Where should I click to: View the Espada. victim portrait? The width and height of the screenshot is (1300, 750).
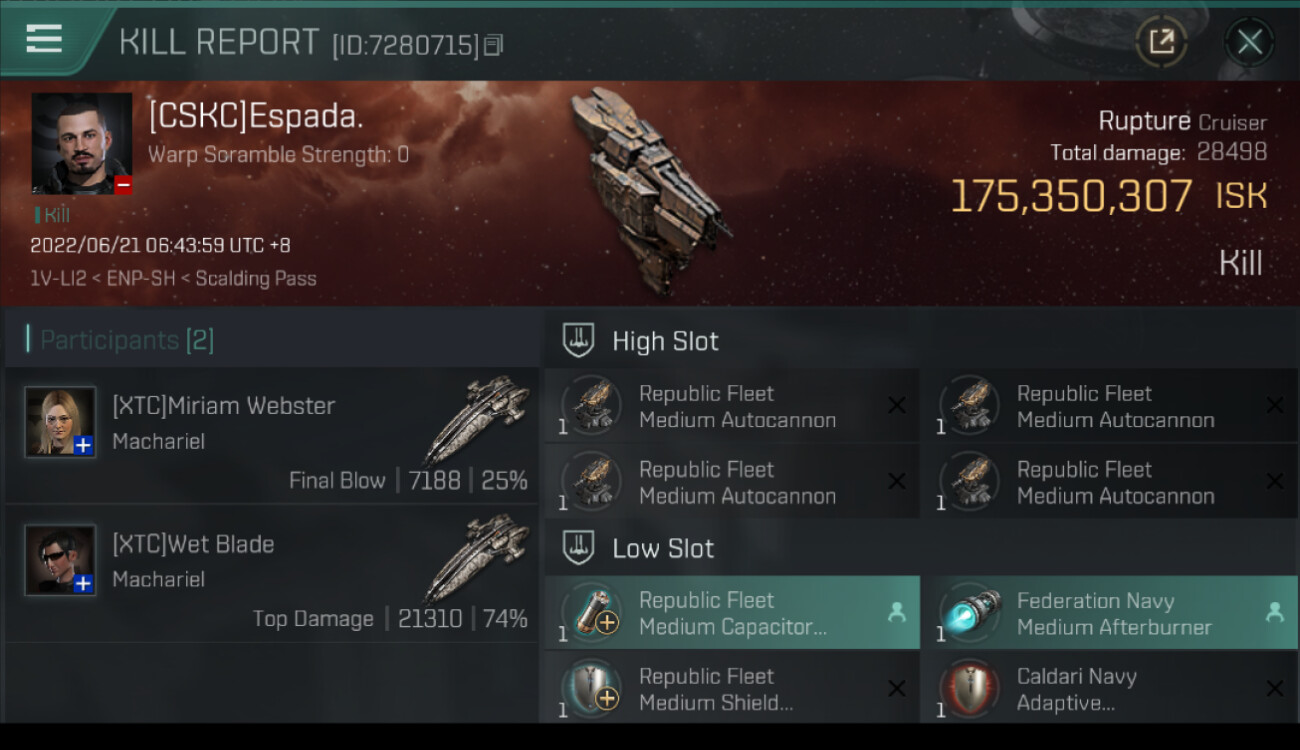pyautogui.click(x=82, y=143)
